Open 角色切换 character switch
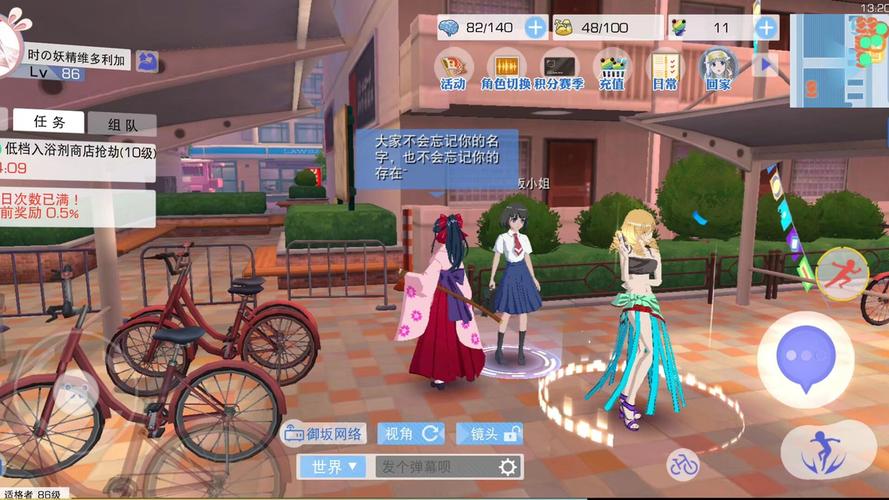The image size is (889, 500). [x=505, y=68]
